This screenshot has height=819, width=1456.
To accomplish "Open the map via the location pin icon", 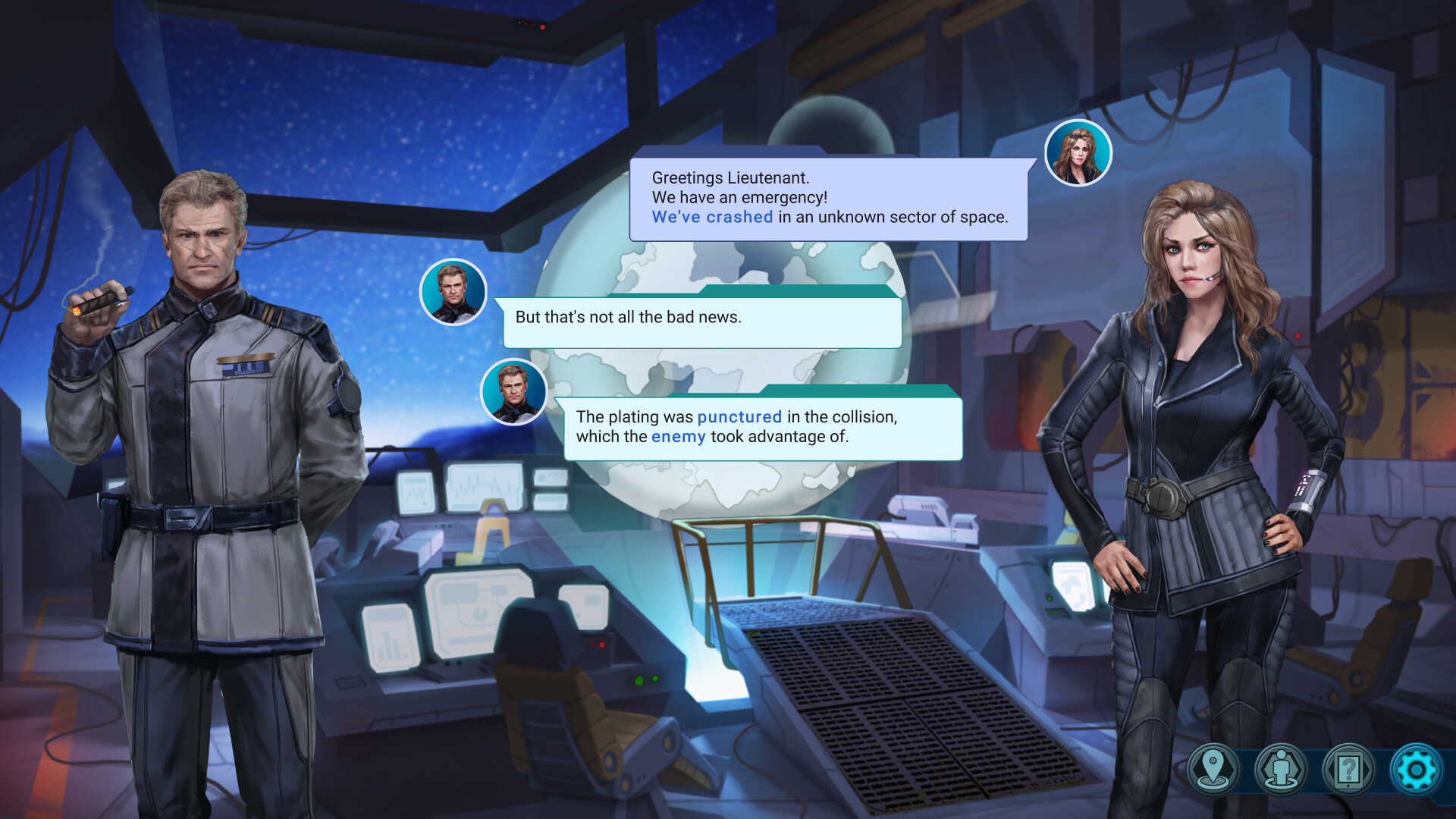I will [1214, 768].
